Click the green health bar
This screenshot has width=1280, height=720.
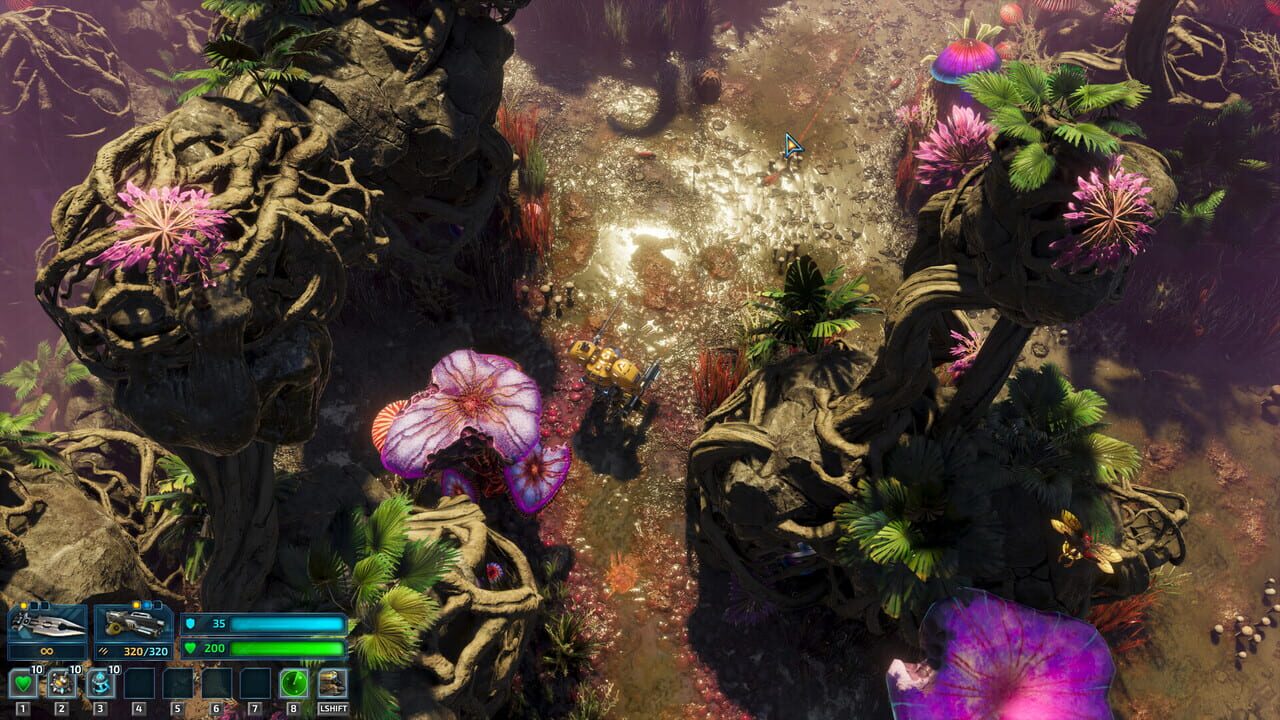tap(288, 648)
